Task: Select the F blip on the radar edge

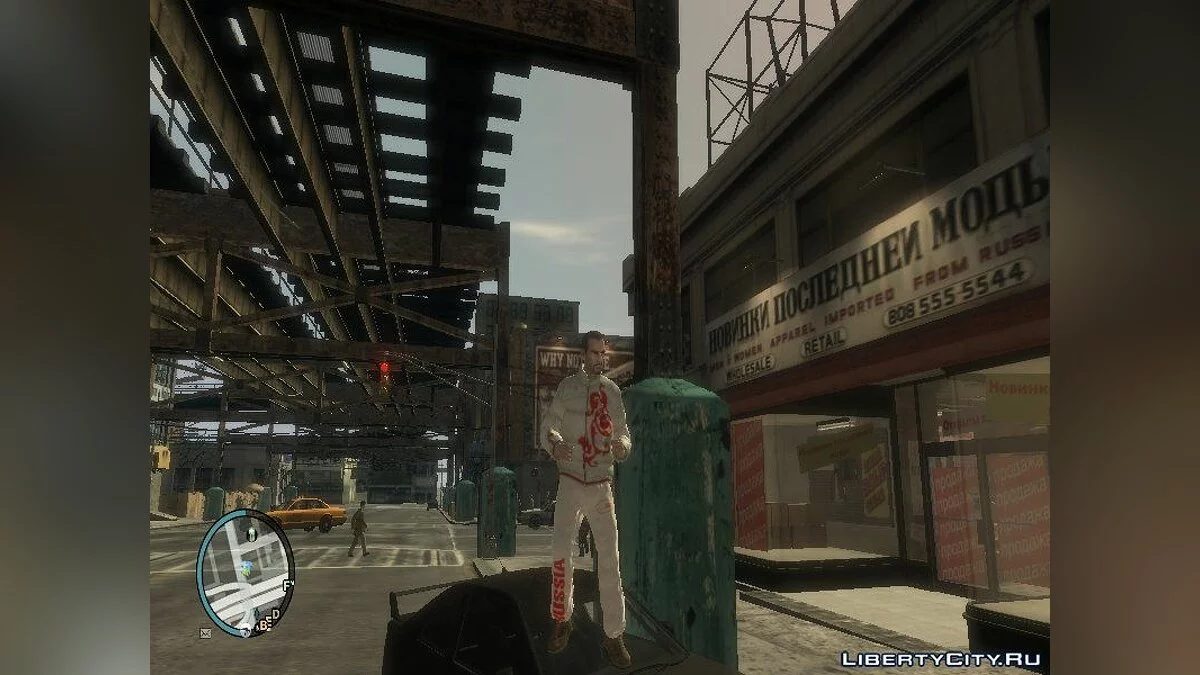Action: 288,584
